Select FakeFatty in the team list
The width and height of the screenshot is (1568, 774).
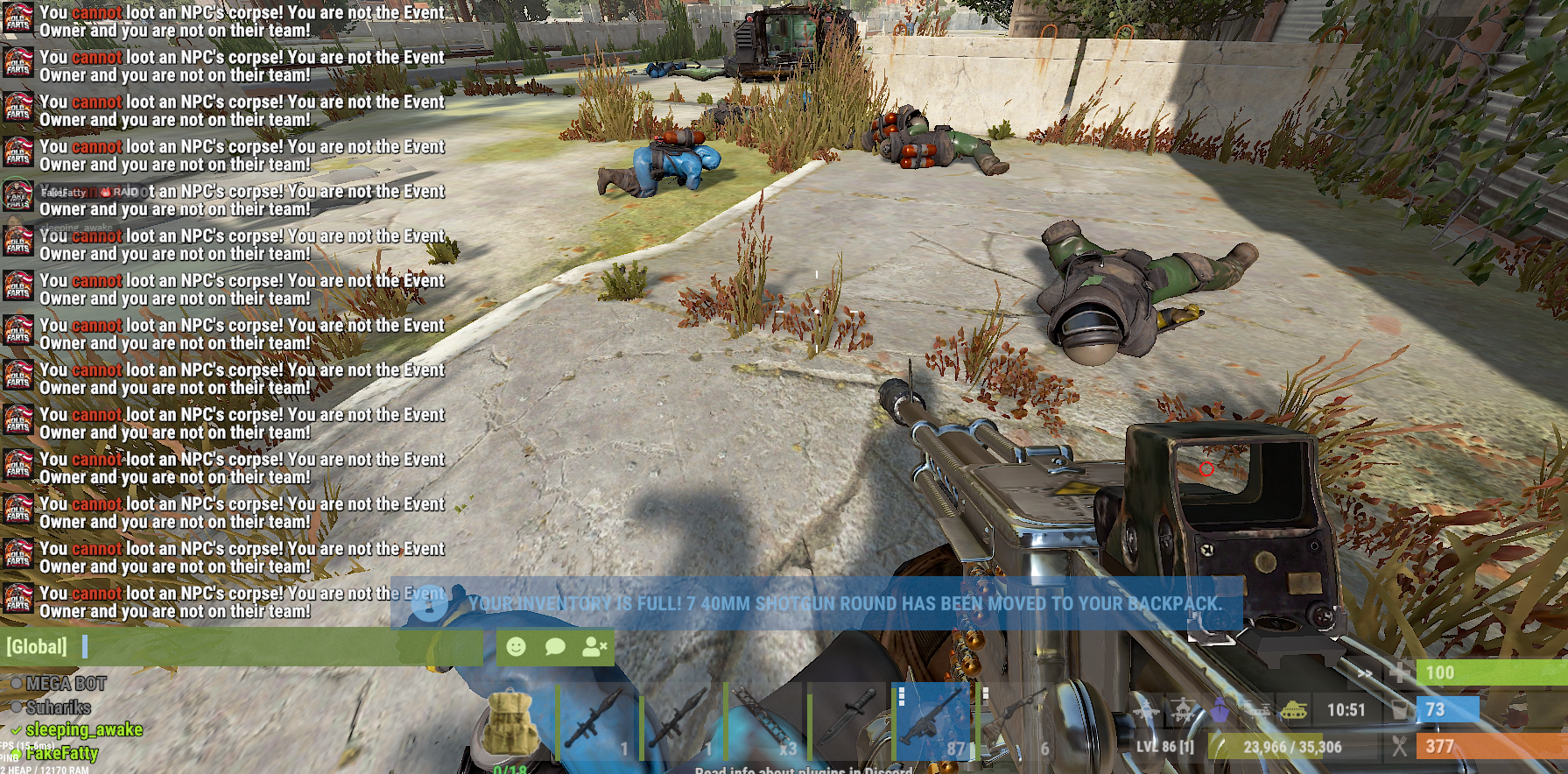(61, 753)
